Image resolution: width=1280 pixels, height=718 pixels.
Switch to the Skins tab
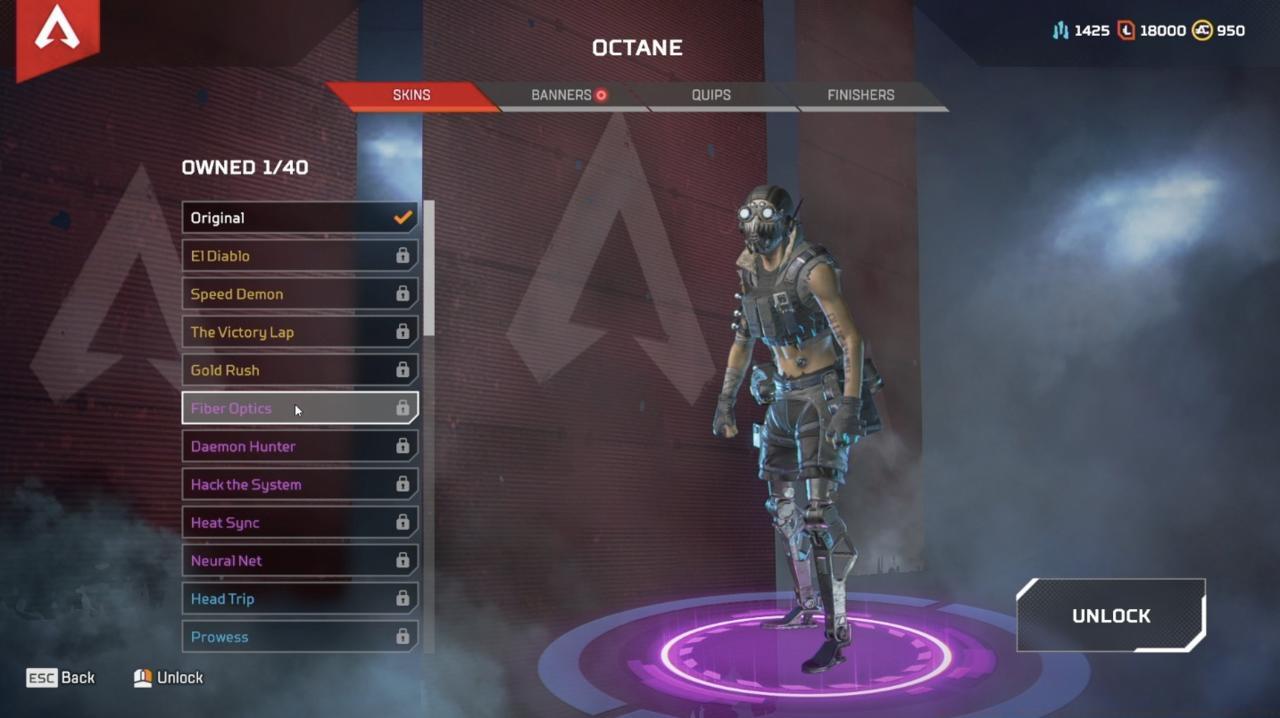(411, 95)
